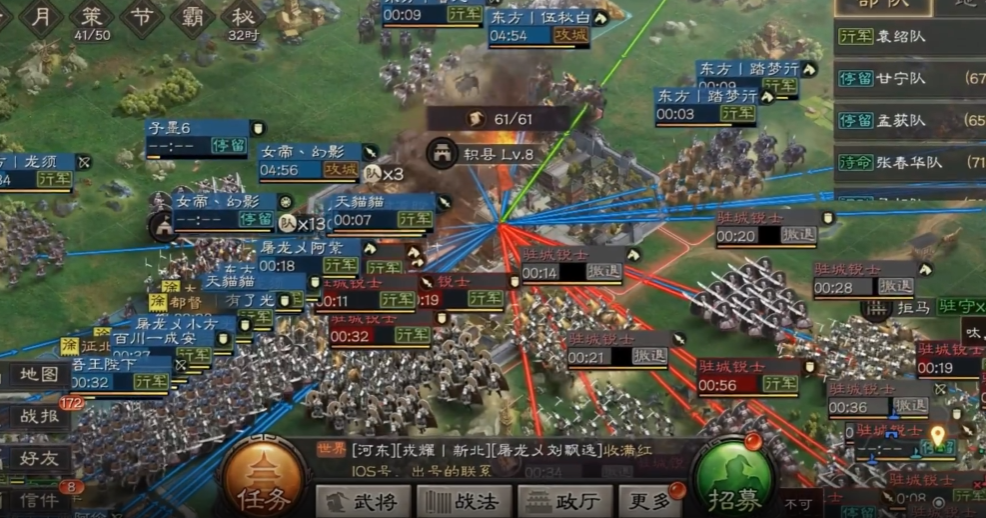Screen dimensions: 986x518
Task: Open the 霸 diamond icon
Action: 193,17
